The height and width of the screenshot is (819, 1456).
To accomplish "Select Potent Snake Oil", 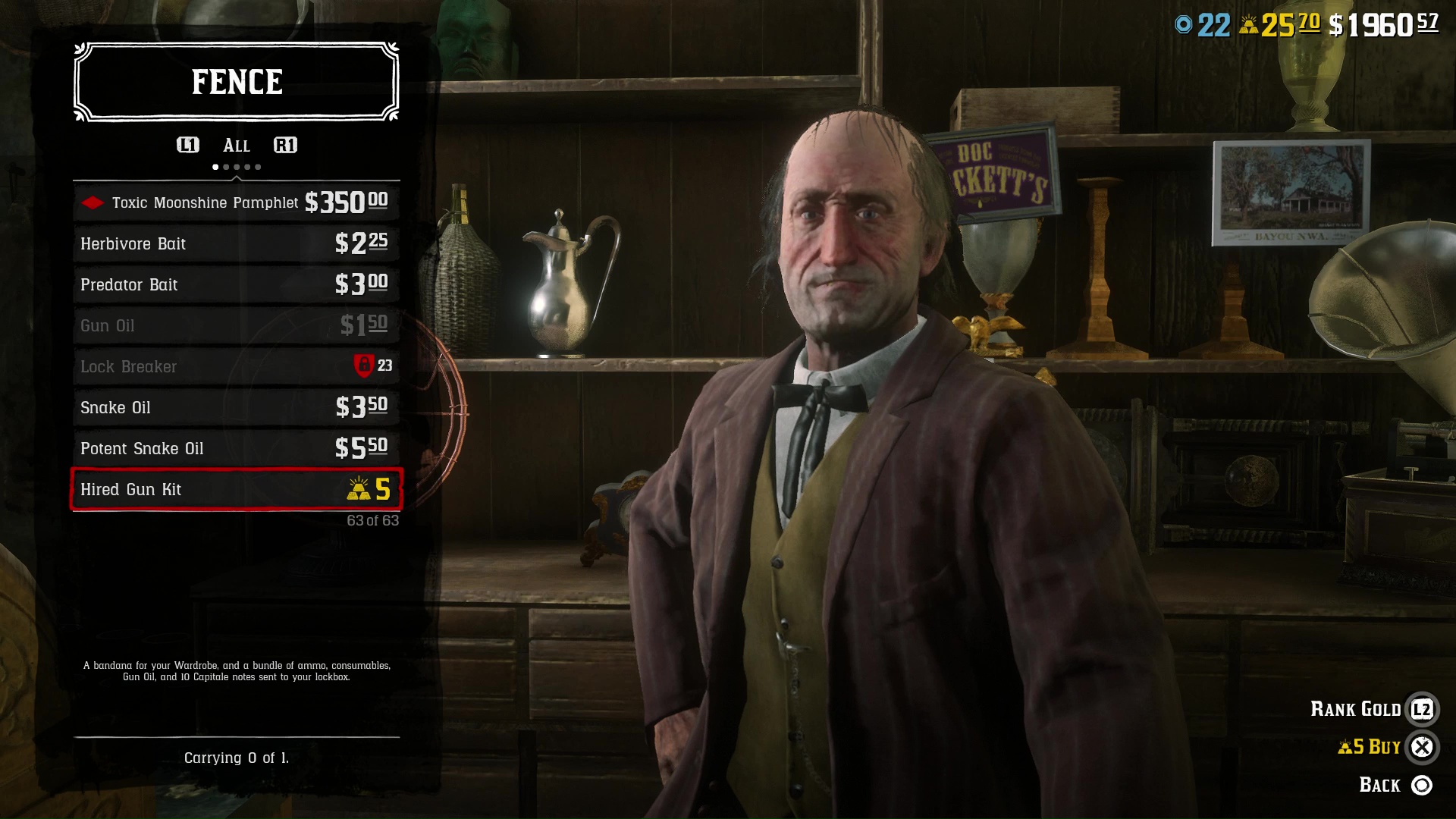I will pos(236,448).
